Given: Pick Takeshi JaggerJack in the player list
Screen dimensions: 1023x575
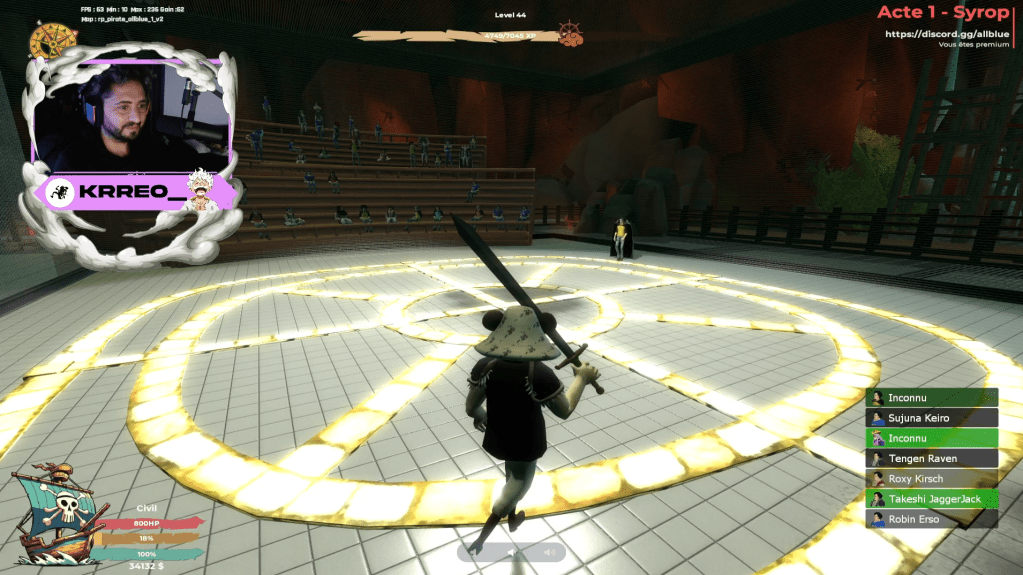Looking at the screenshot, I should pyautogui.click(x=931, y=499).
